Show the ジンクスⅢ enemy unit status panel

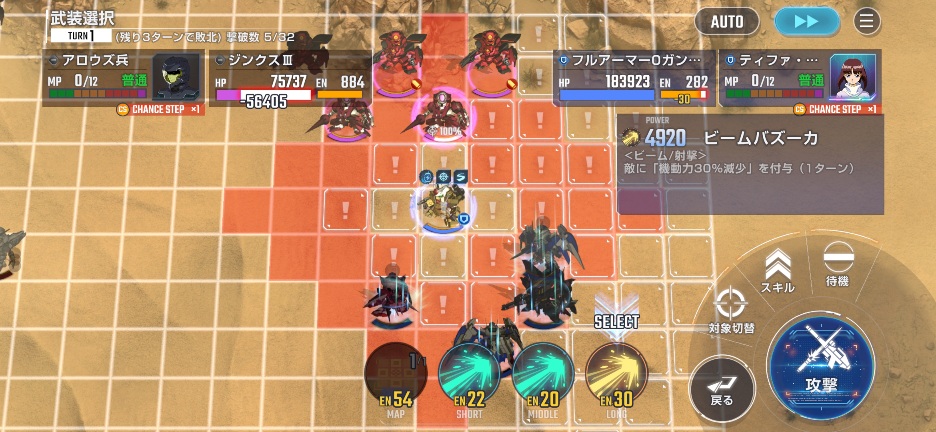pos(290,78)
